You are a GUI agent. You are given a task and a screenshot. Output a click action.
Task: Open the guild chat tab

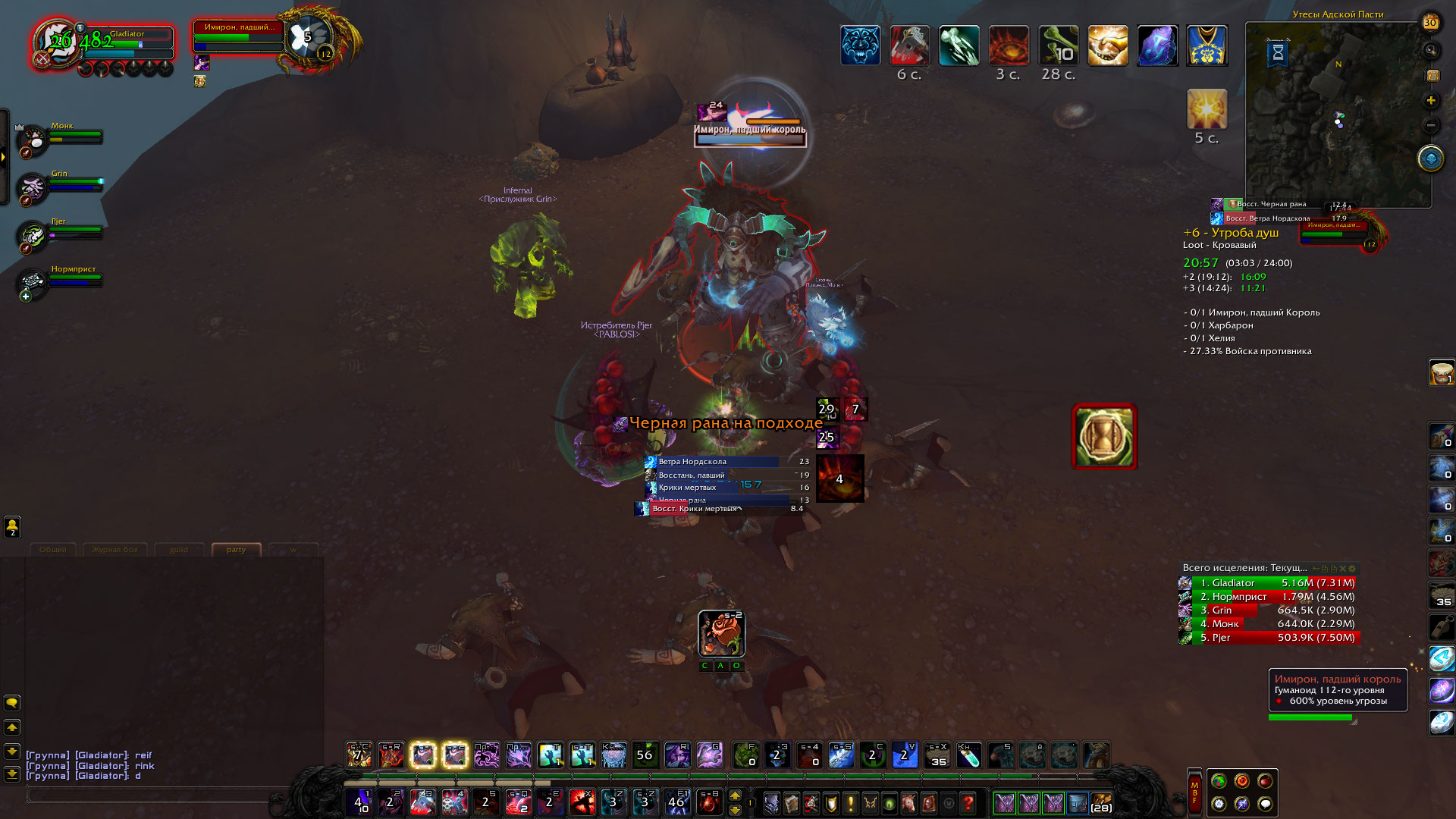pyautogui.click(x=178, y=550)
